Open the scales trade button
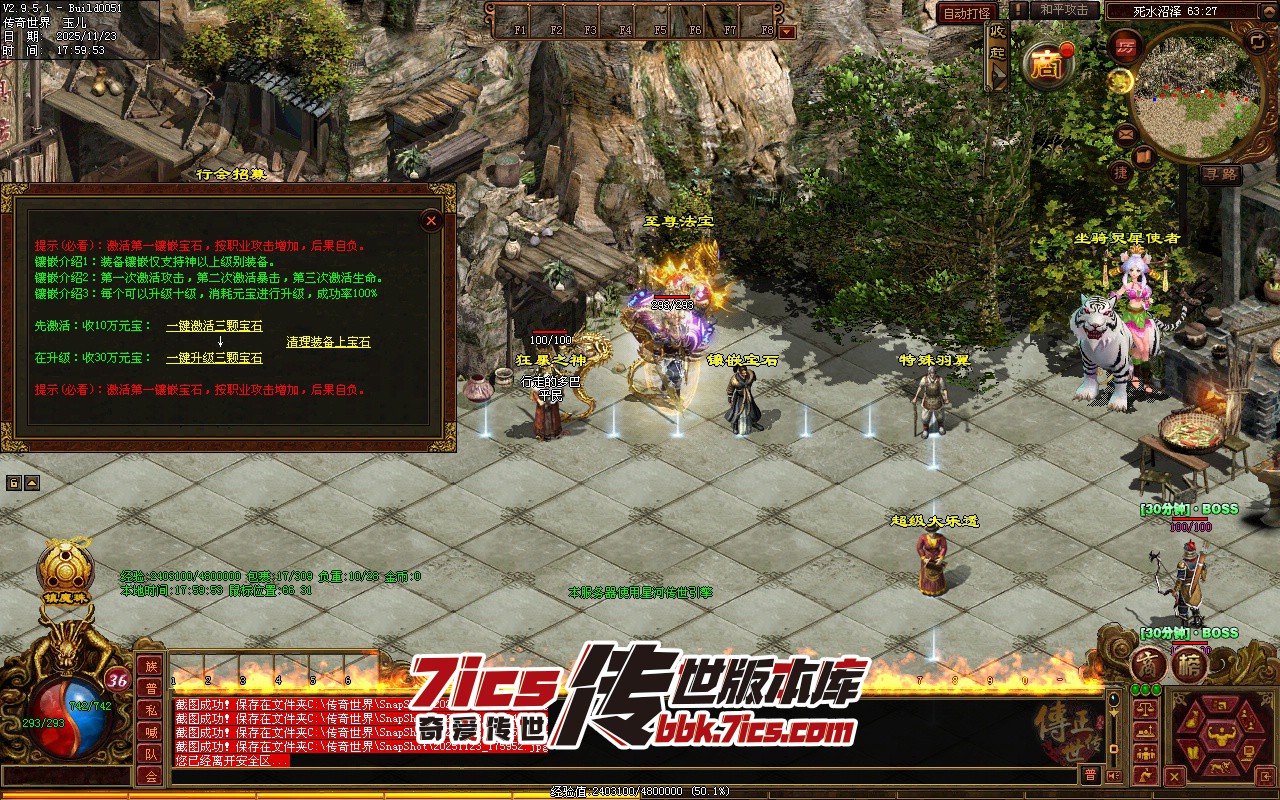Image resolution: width=1280 pixels, height=800 pixels. click(x=1146, y=710)
